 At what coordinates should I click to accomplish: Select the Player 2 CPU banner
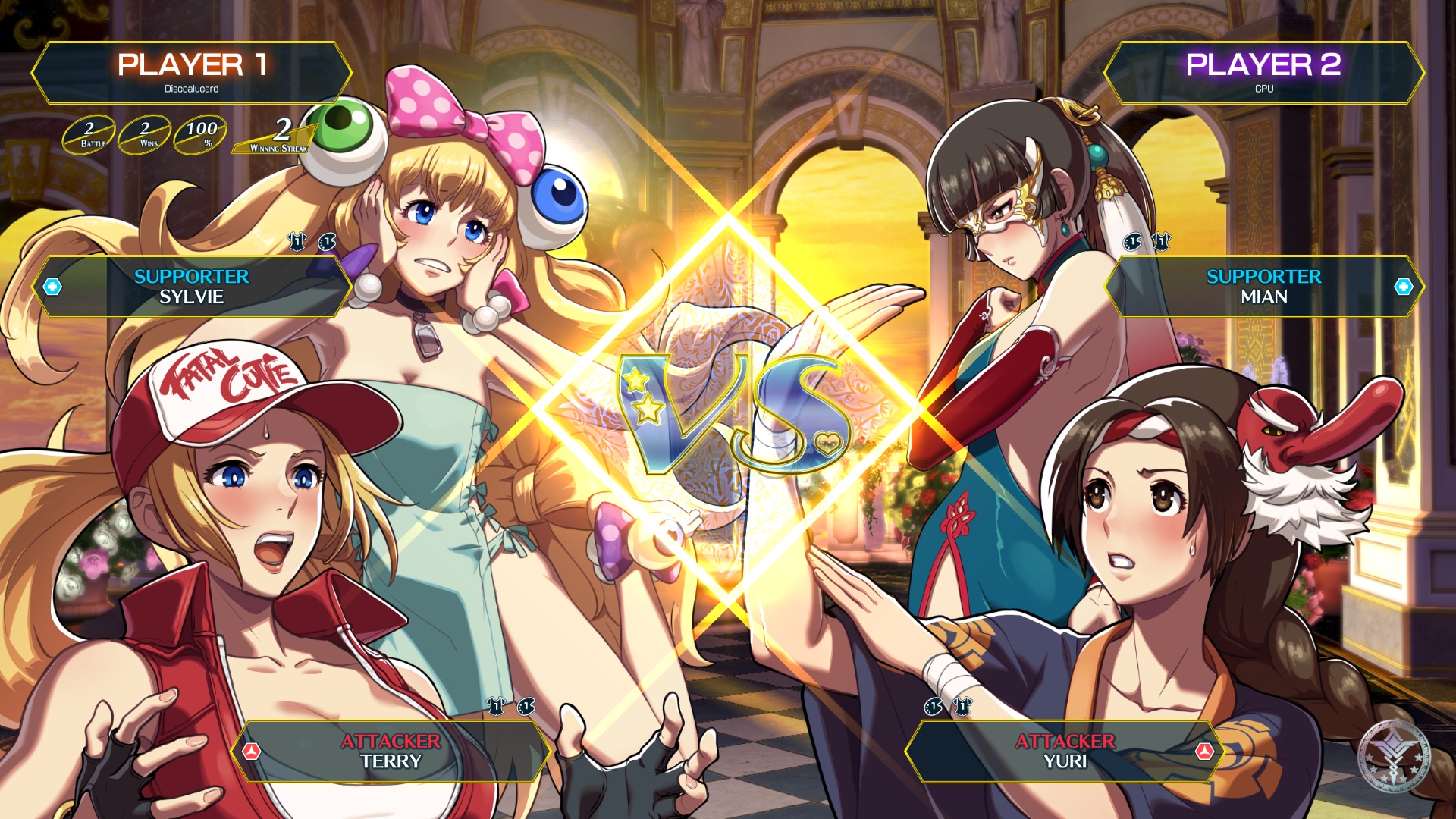tap(1263, 73)
